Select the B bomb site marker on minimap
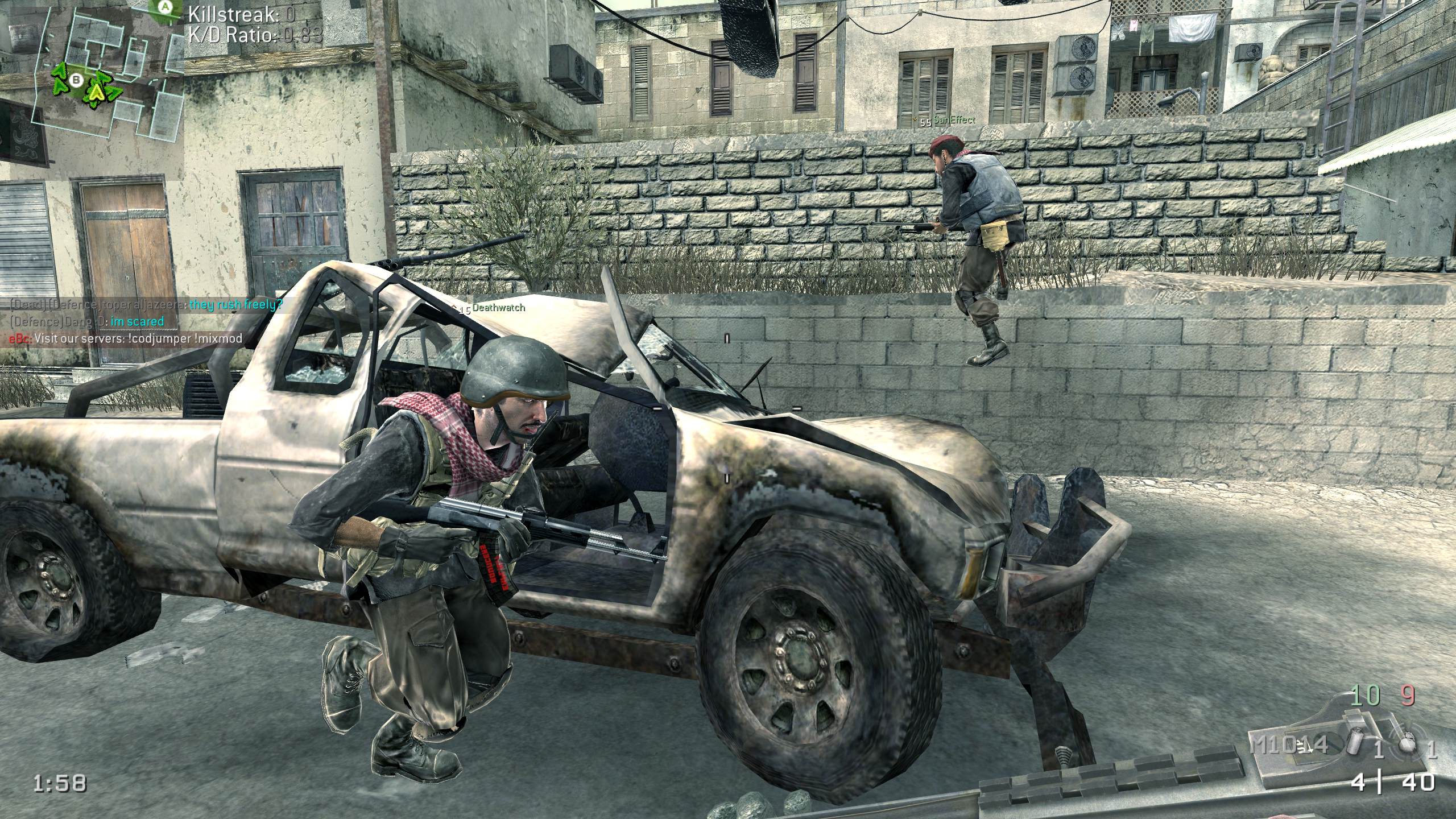The width and height of the screenshot is (1456, 819). (76, 81)
